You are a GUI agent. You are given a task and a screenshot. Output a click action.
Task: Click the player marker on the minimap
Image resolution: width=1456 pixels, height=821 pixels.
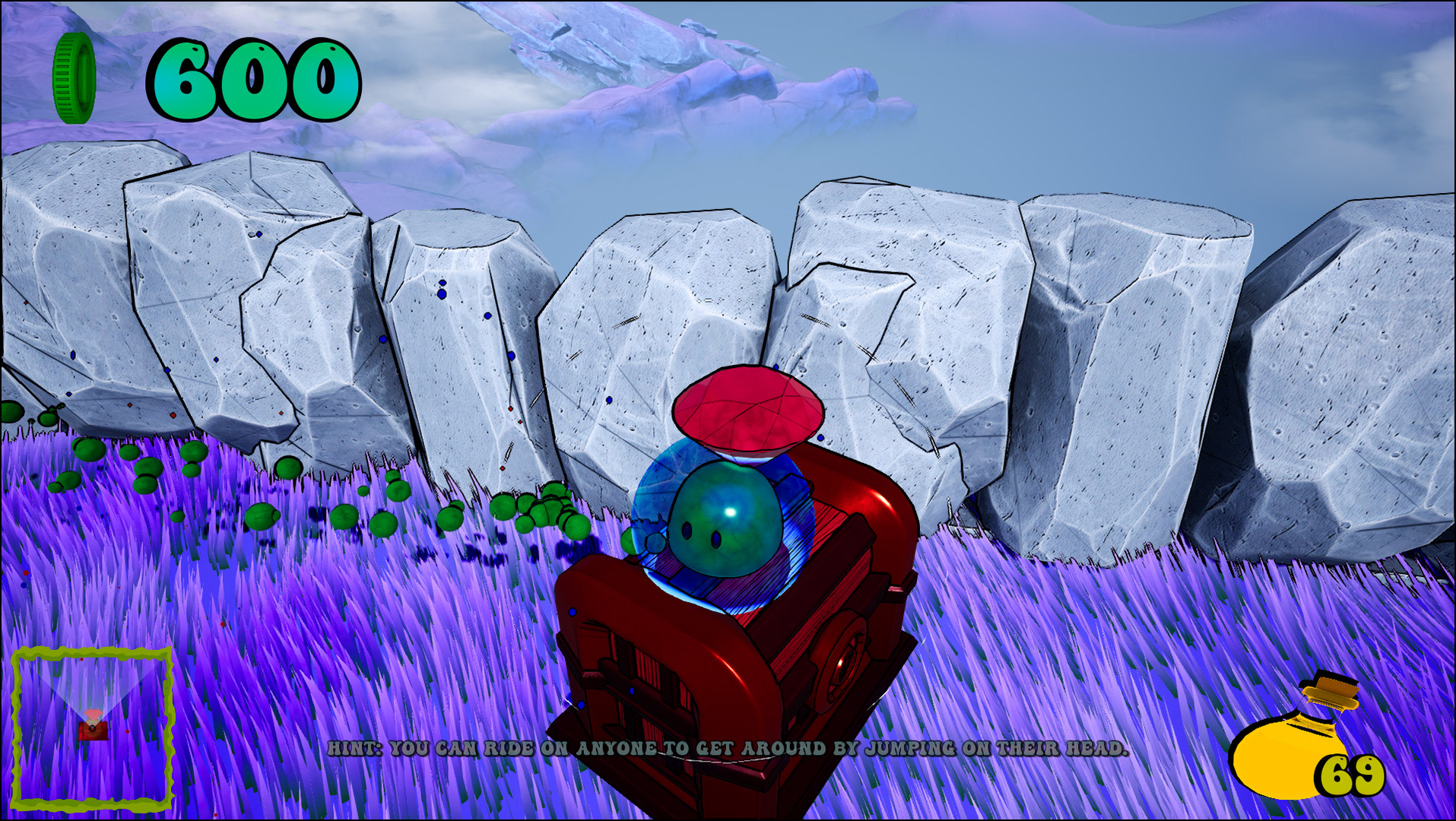[x=91, y=730]
